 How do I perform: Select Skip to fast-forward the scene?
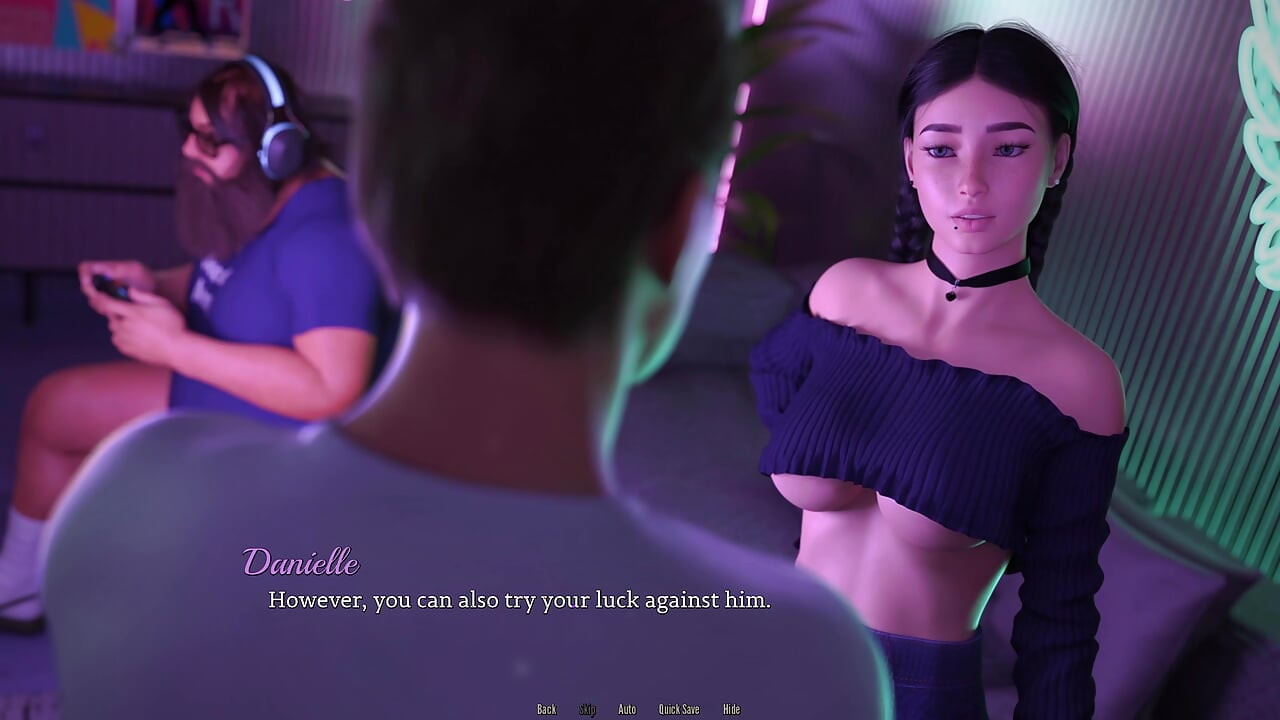(x=587, y=709)
